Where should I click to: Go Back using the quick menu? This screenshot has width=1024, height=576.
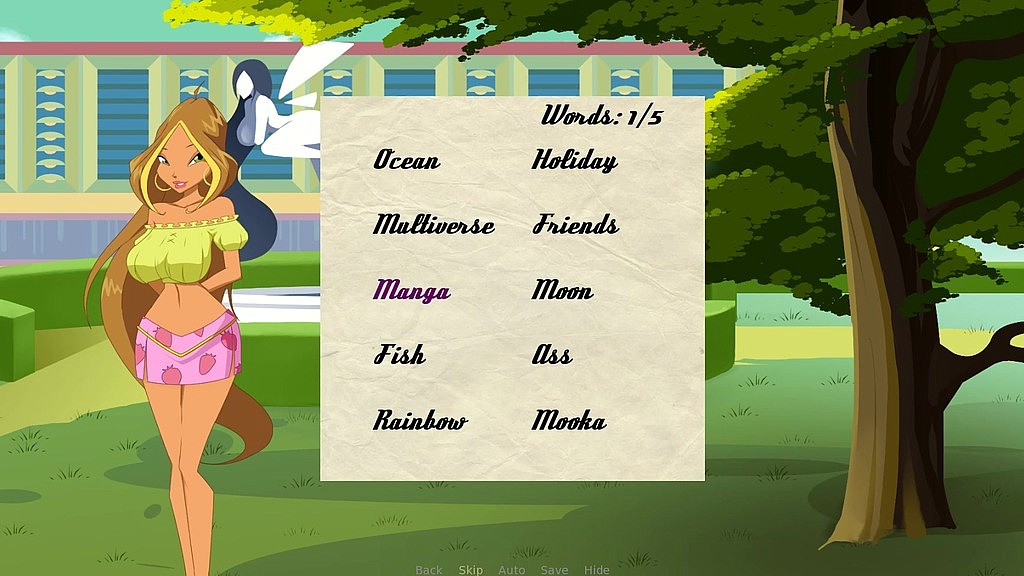pos(429,570)
